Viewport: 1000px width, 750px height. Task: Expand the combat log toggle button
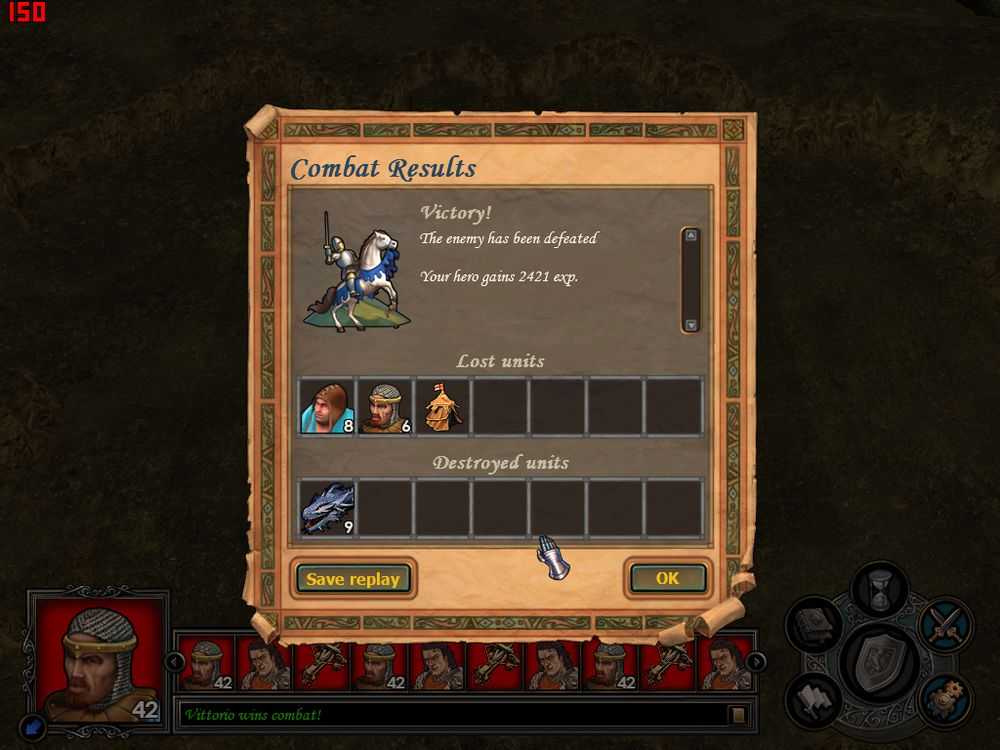(738, 714)
